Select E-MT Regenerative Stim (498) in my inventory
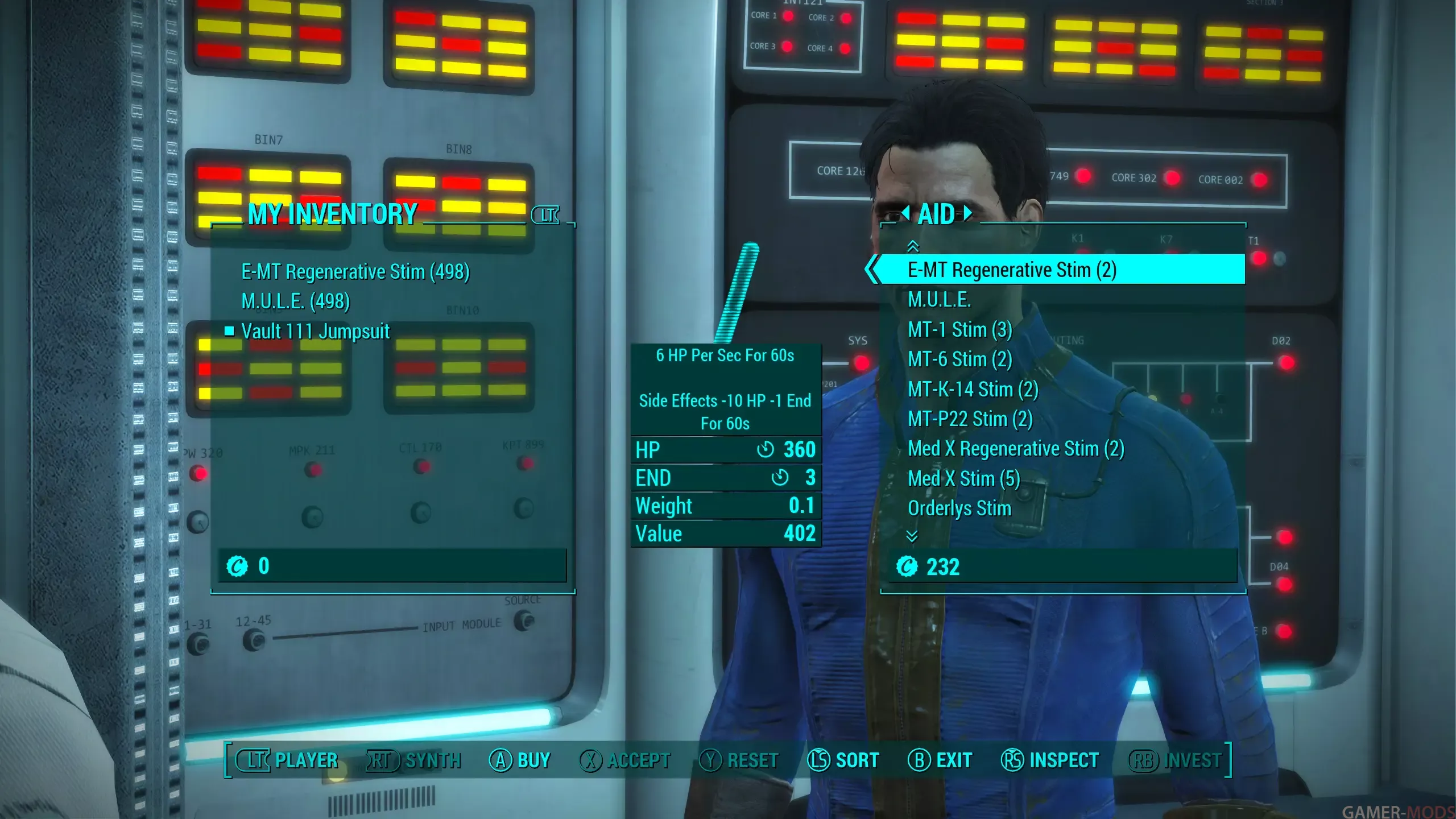 [x=355, y=272]
